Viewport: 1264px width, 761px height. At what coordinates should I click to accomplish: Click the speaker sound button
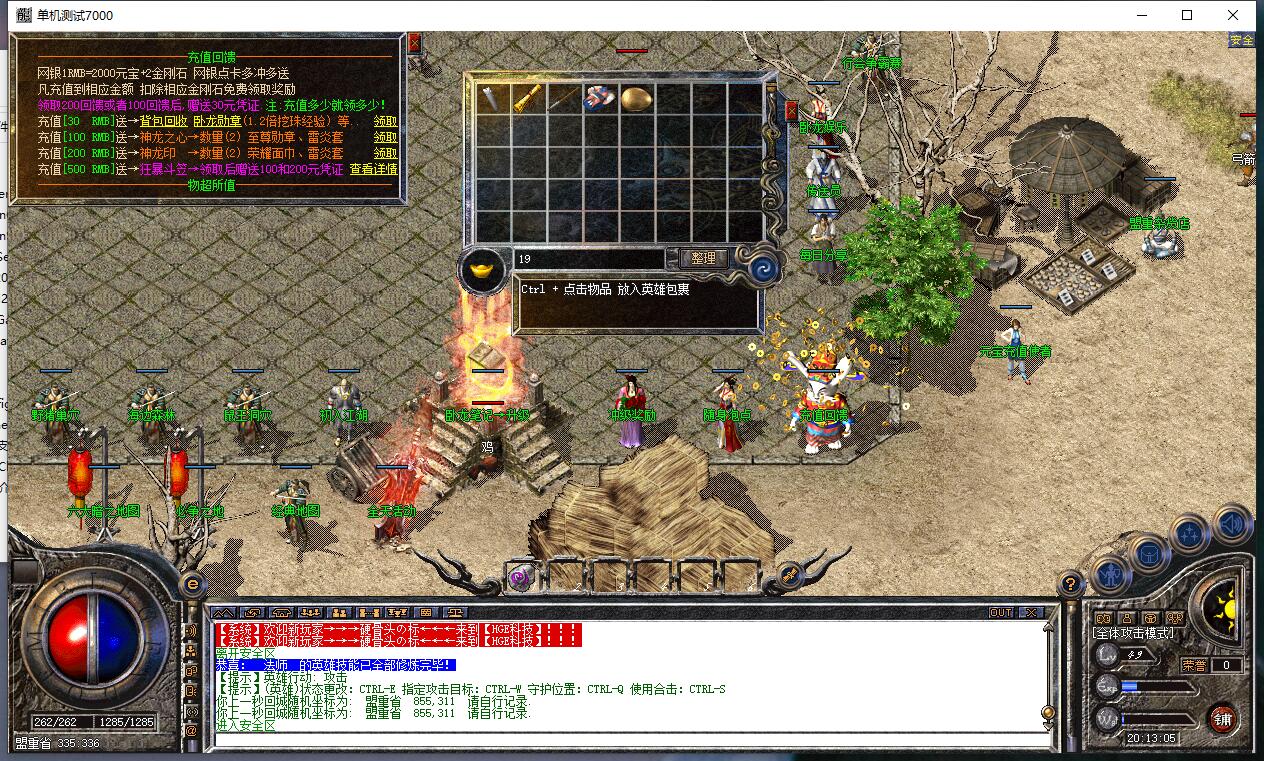[x=1232, y=524]
